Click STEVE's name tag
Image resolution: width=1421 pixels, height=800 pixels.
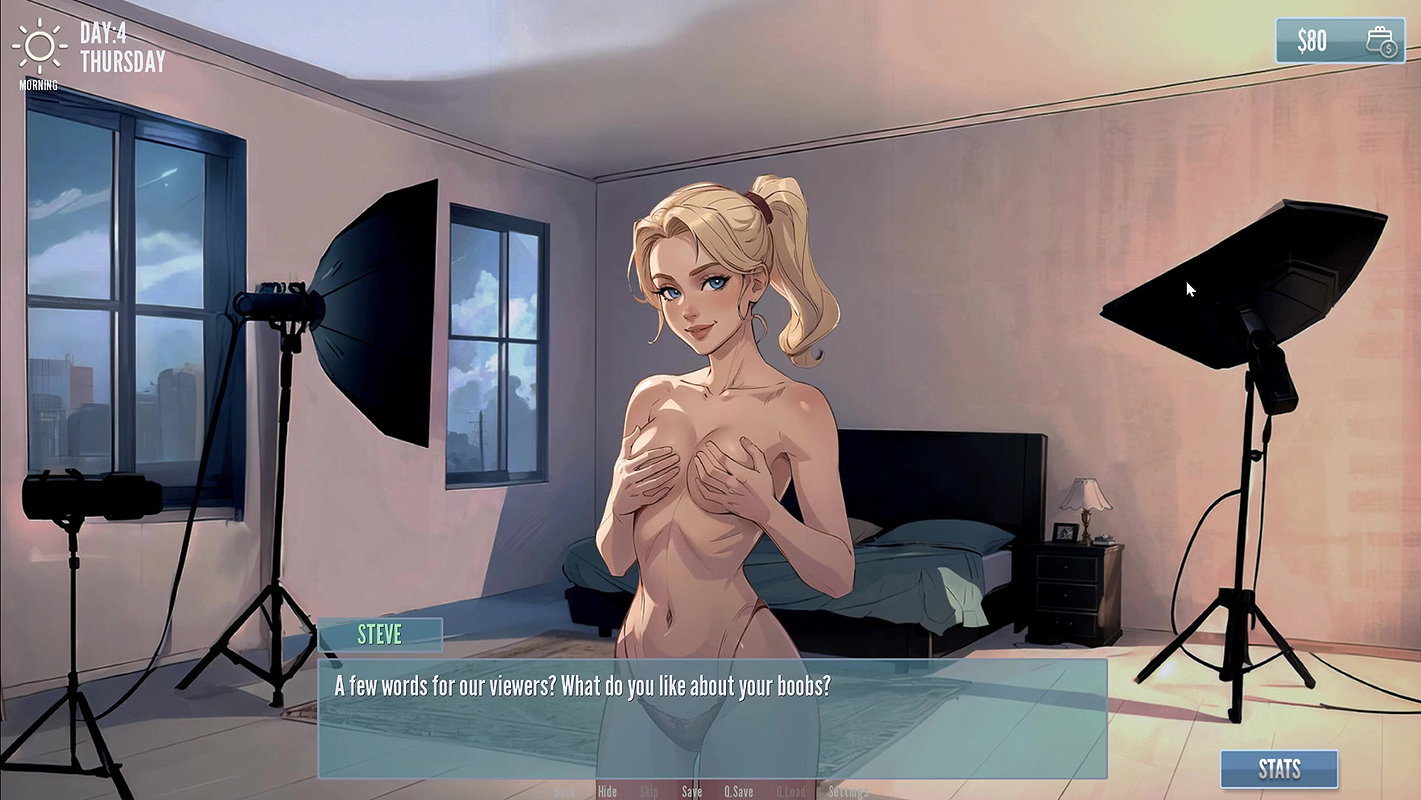(x=380, y=634)
